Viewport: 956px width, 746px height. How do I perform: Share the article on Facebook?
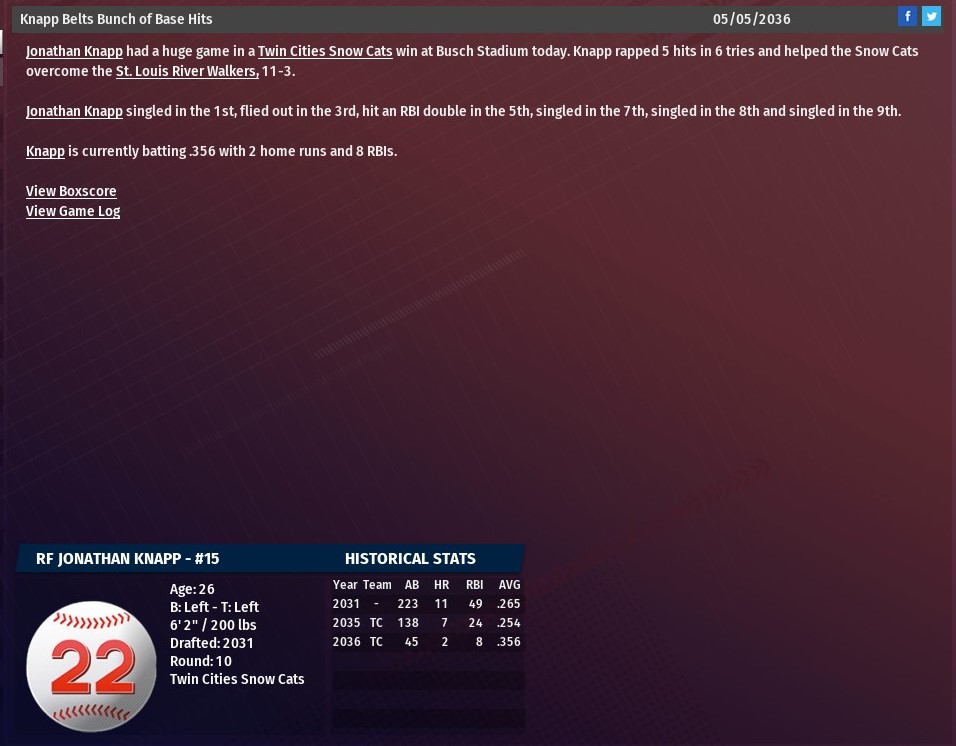point(907,16)
